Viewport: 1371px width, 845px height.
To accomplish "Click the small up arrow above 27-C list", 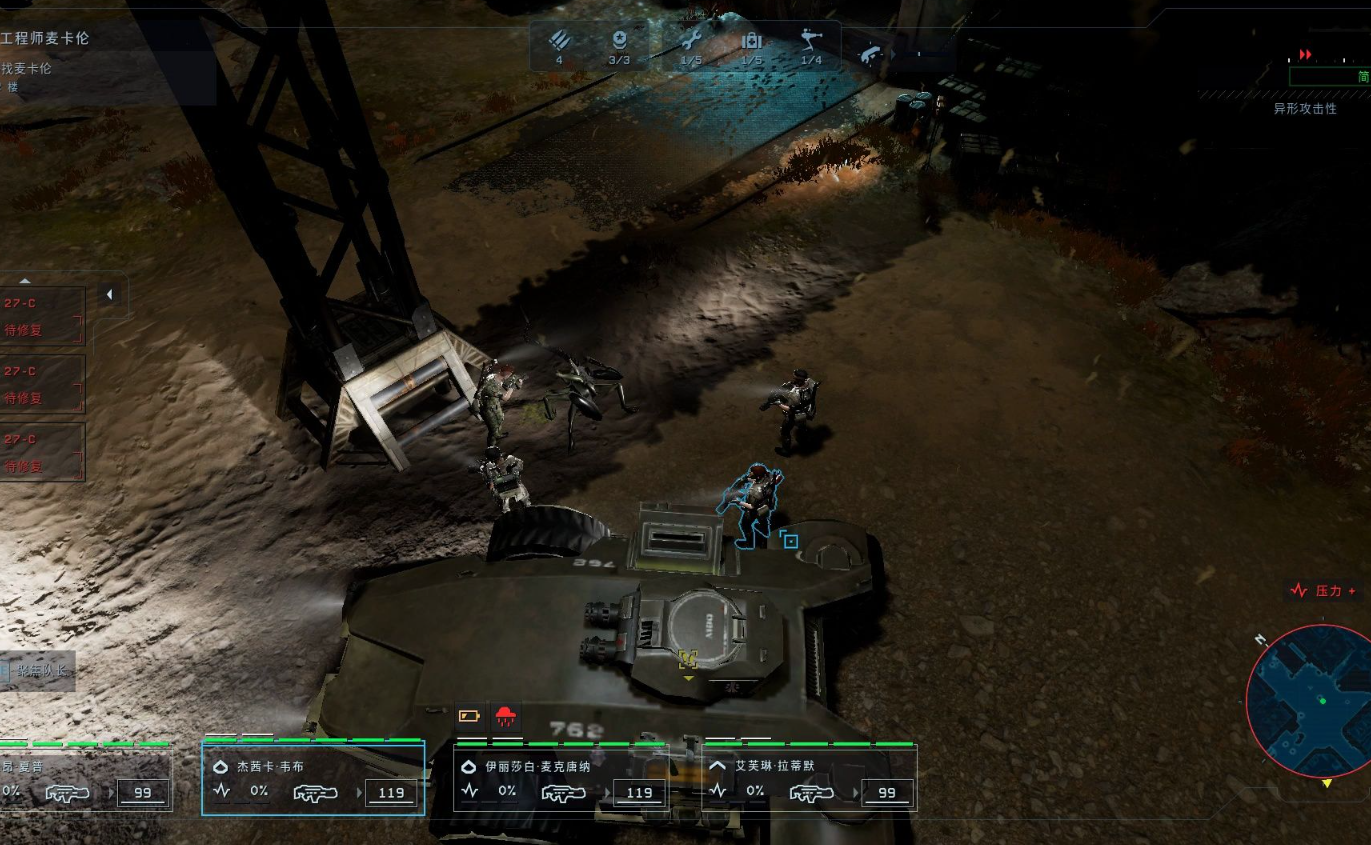I will pos(26,281).
